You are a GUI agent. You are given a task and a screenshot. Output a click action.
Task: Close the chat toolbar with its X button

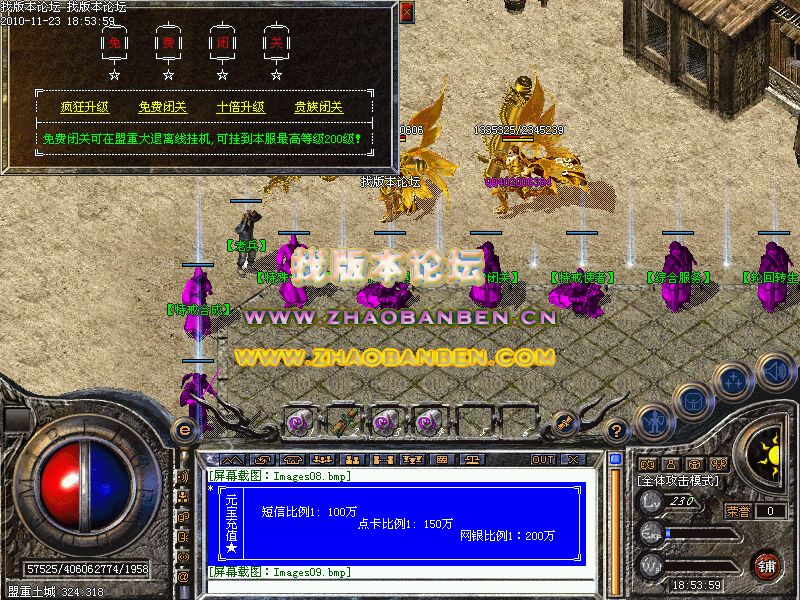(x=572, y=459)
